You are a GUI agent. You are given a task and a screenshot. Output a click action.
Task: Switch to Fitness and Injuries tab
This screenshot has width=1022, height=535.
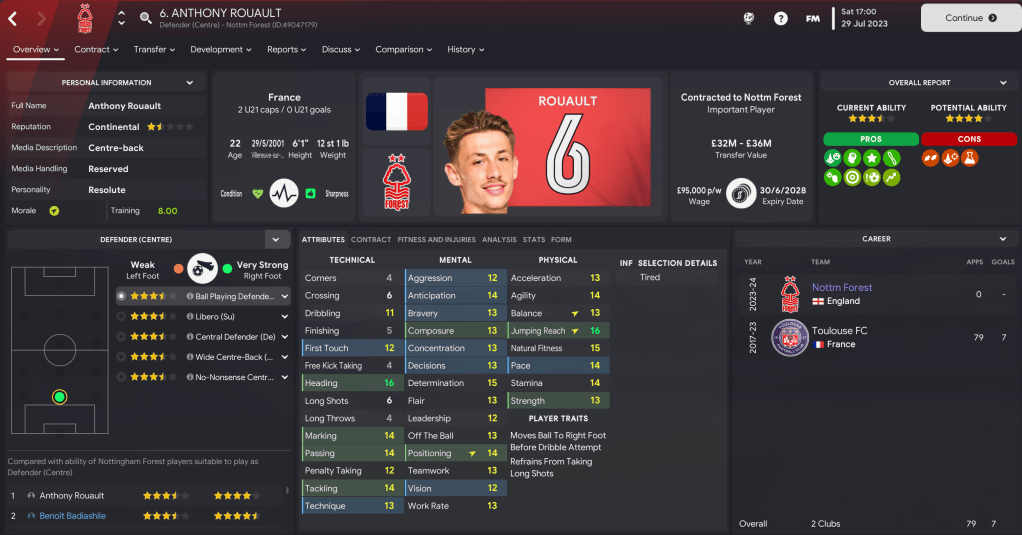tap(436, 240)
